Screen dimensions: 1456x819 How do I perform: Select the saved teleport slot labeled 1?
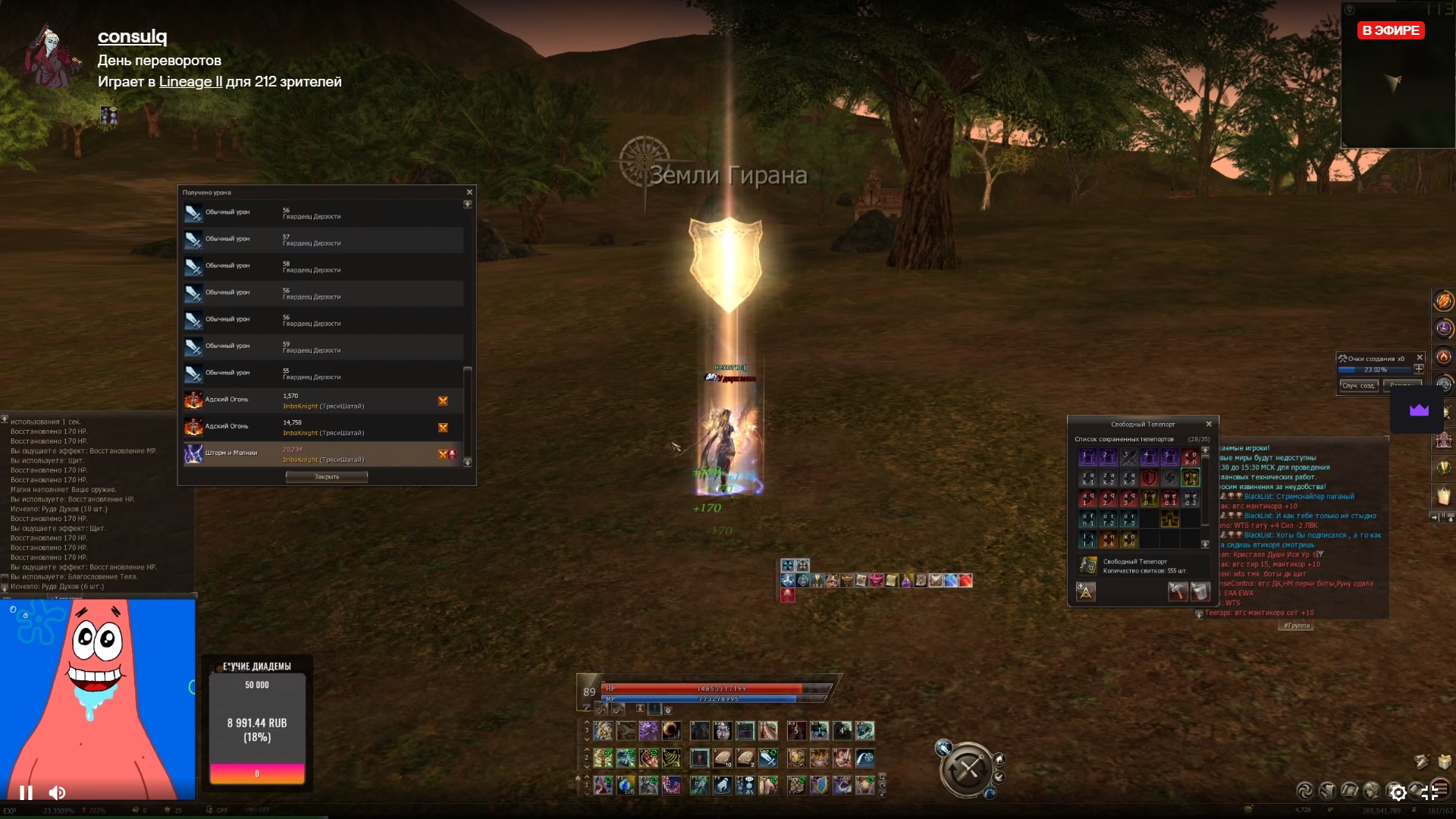[1087, 457]
